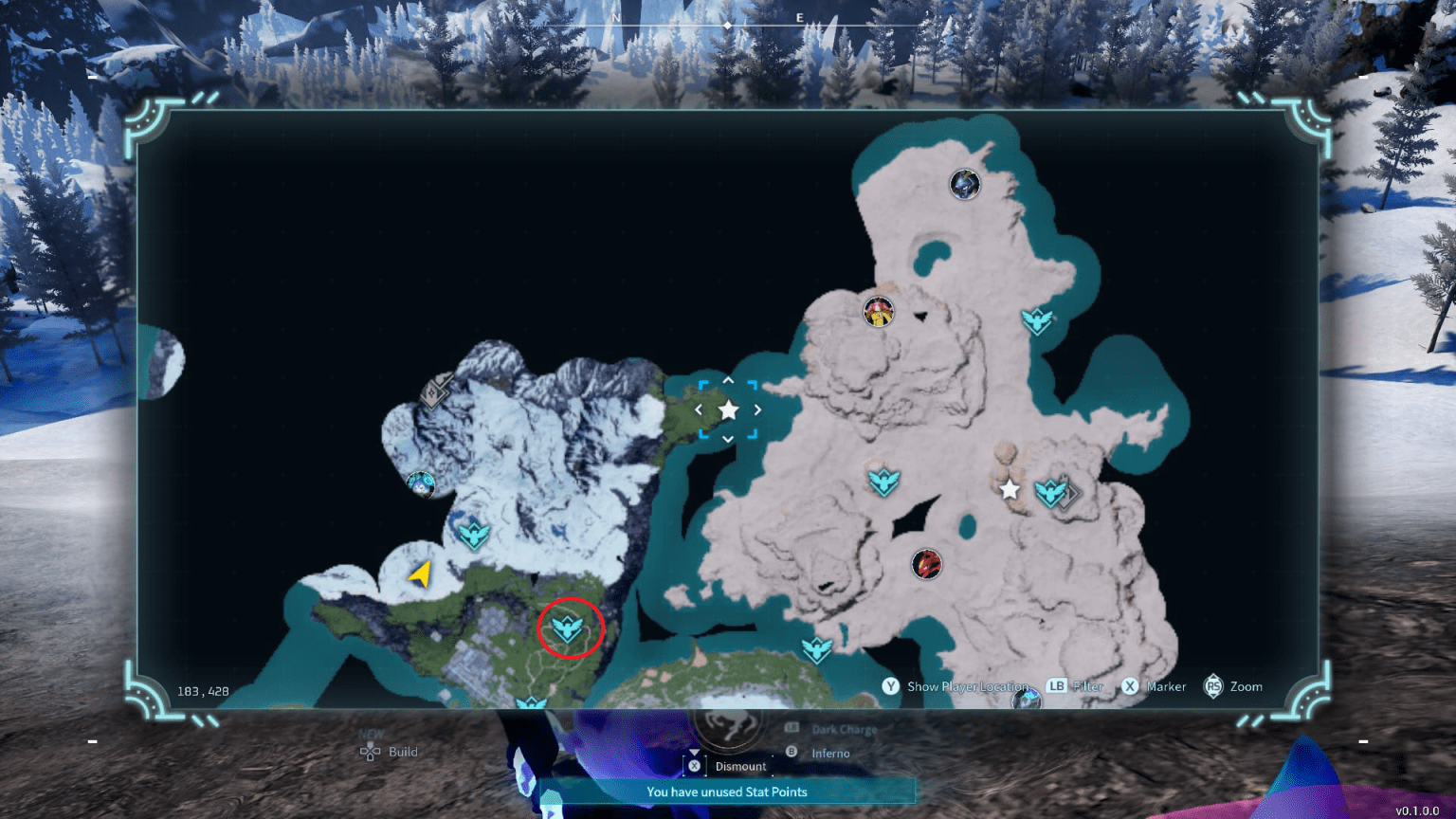Screen dimensions: 1456x819
Task: Select the yellow player position arrow
Action: point(422,573)
